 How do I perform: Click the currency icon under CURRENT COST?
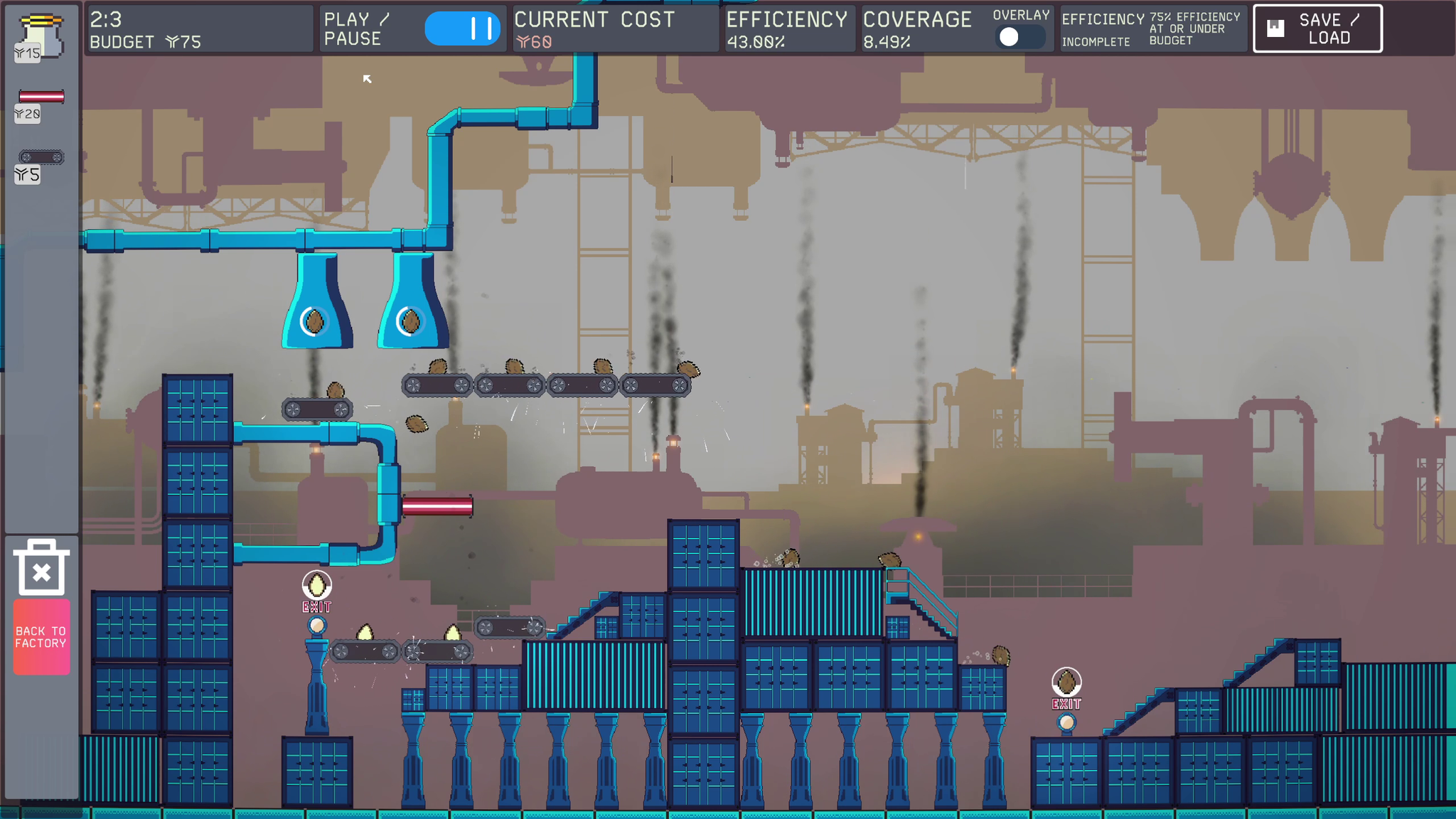524,43
